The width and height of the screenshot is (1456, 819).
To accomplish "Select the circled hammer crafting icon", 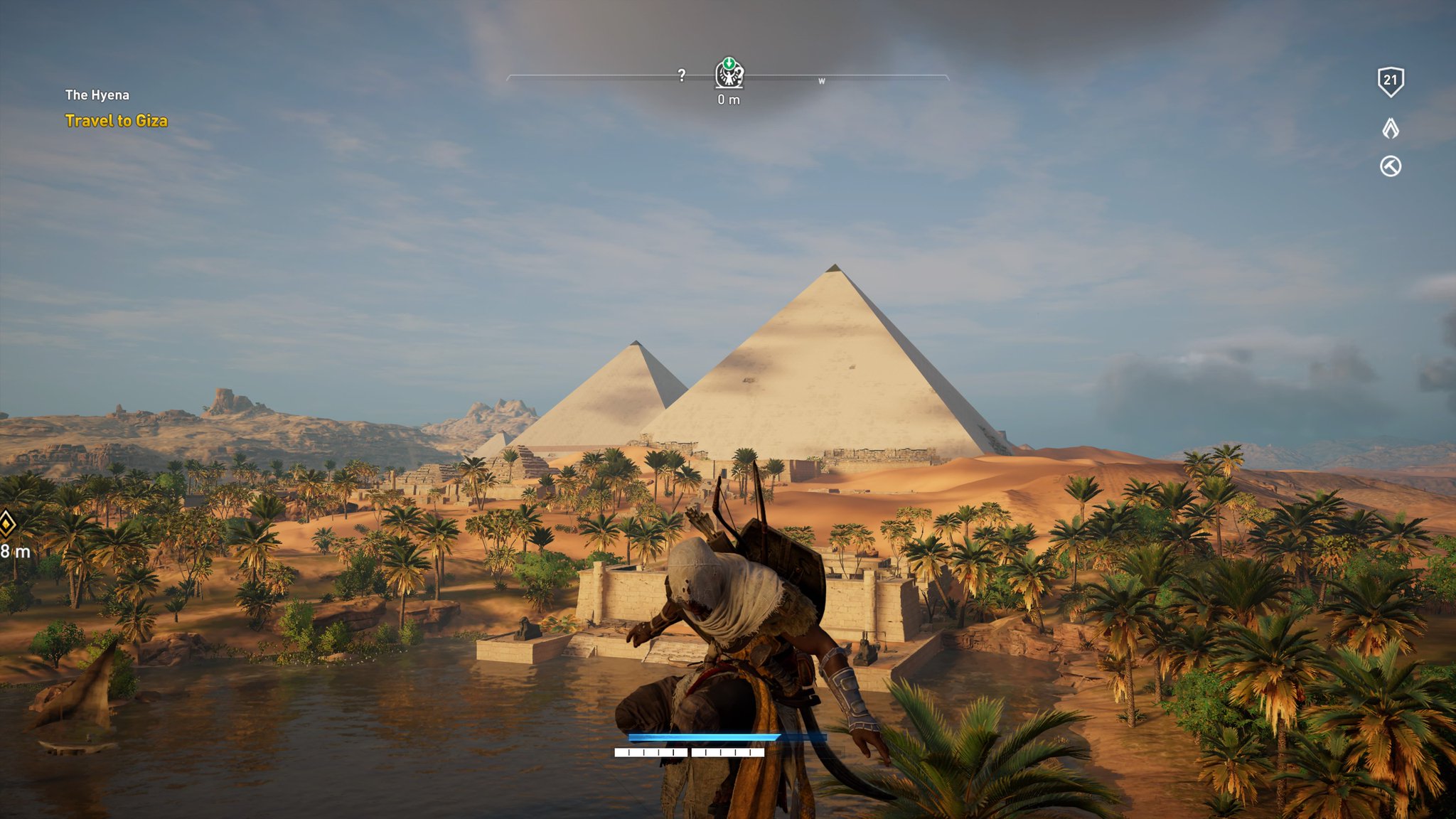I will point(1391,166).
